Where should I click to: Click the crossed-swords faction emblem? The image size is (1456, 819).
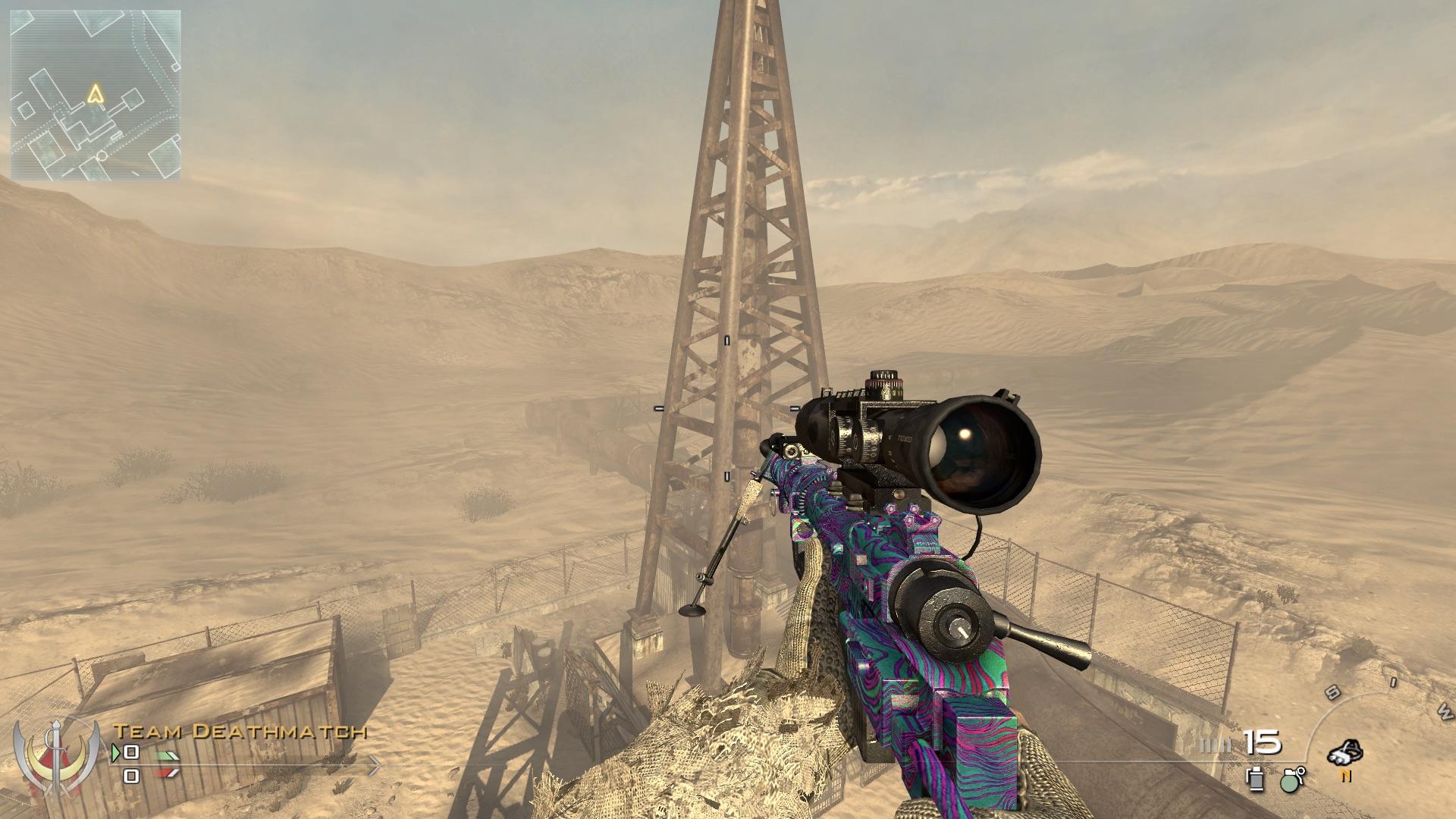tap(57, 758)
